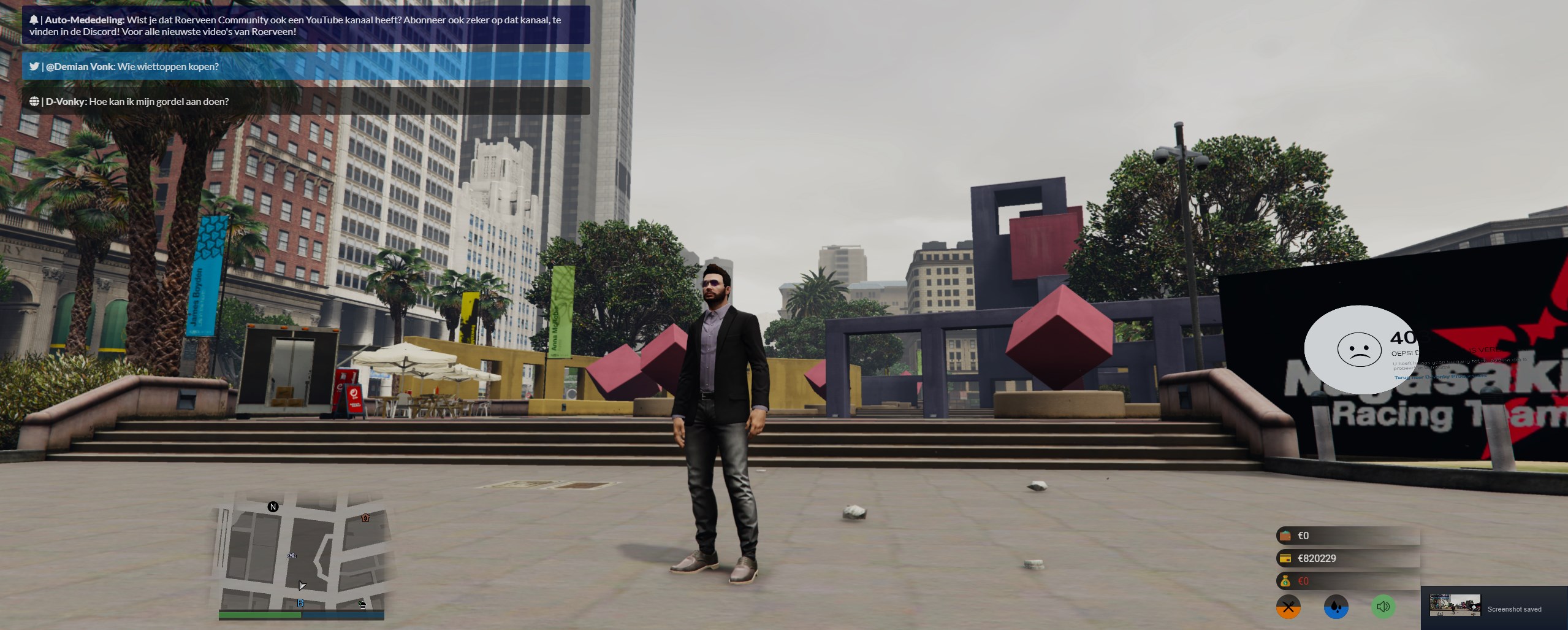Select the dollar house marker on the minimap
Screen dimensions: 1568x630
click(x=365, y=518)
